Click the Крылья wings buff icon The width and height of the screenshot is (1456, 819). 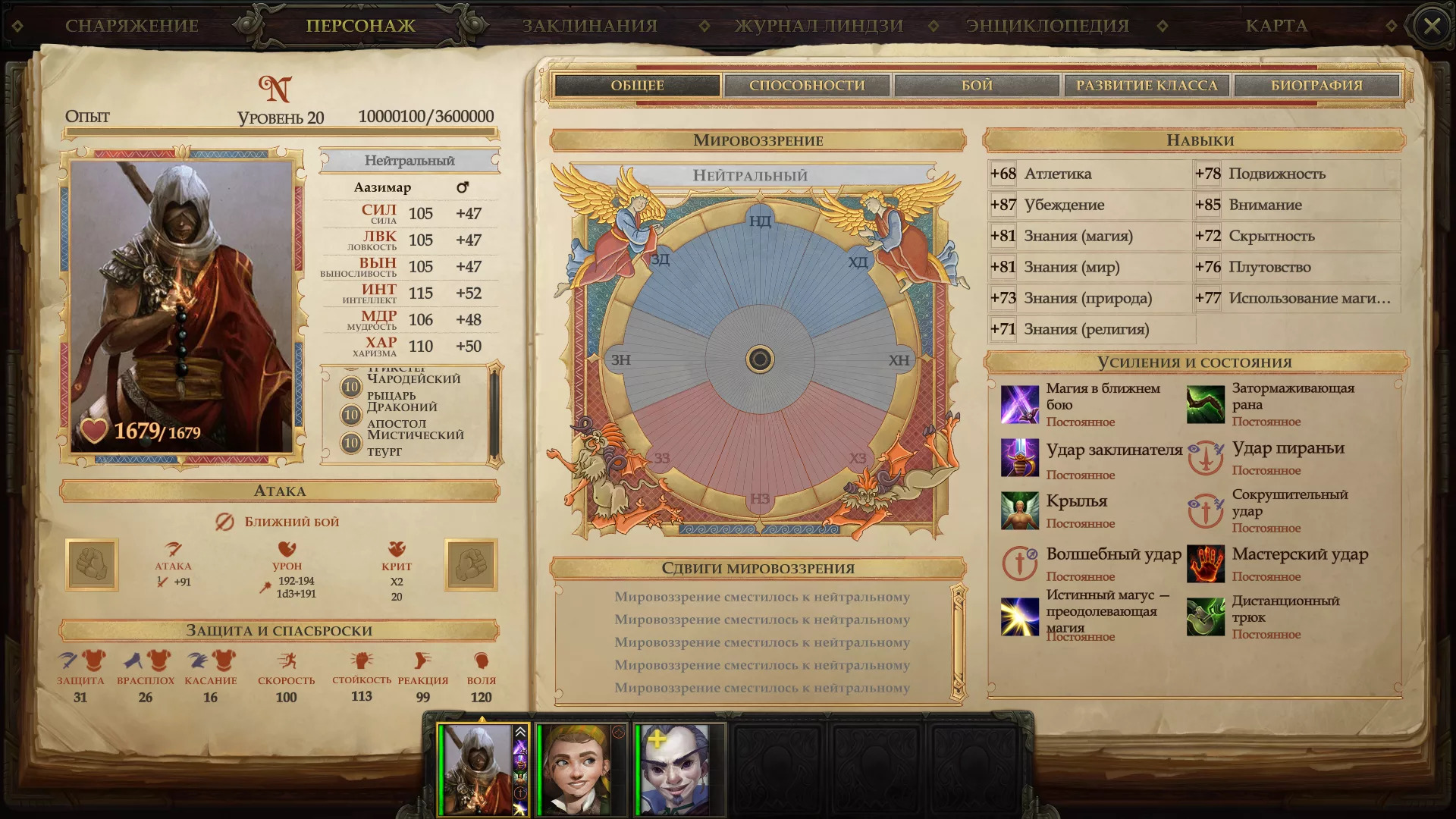1019,510
